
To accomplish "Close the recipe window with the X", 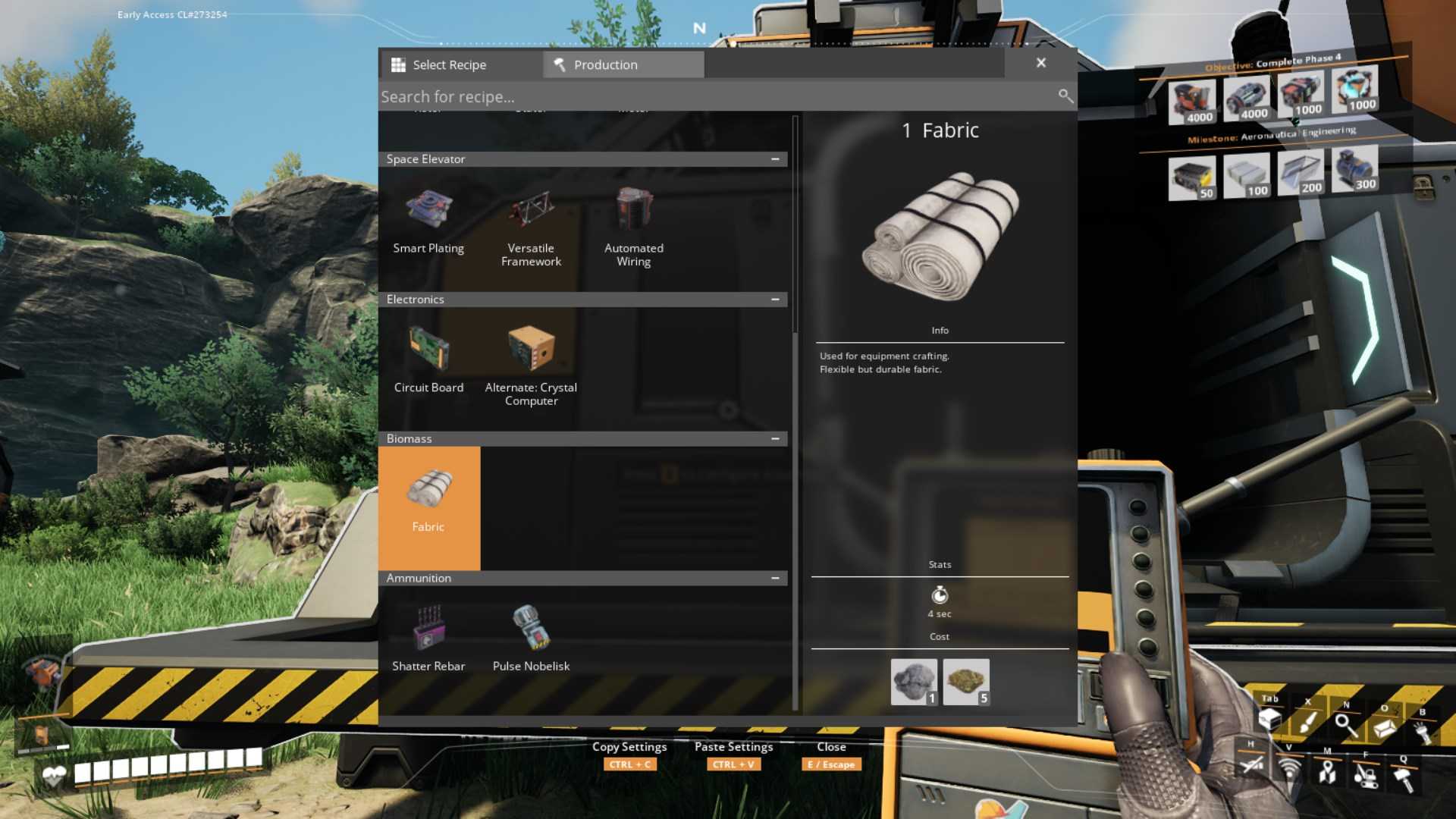I will [x=1041, y=63].
